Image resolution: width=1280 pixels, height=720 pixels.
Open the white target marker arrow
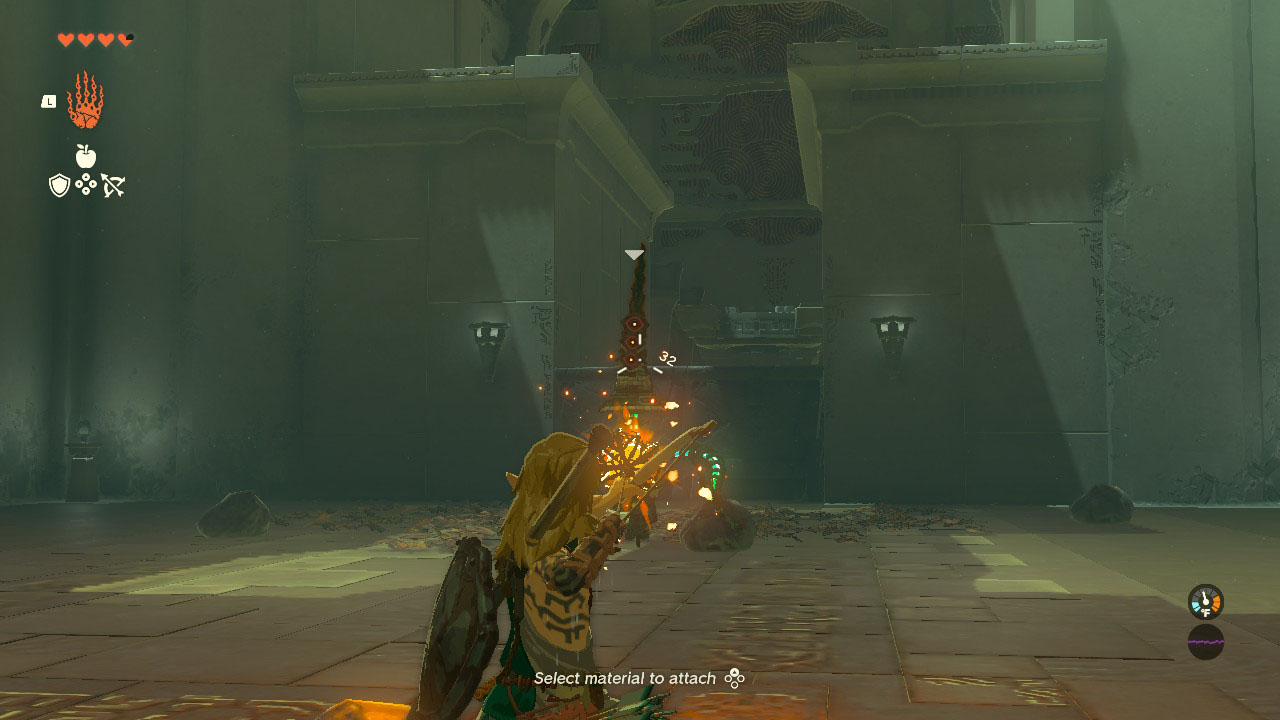pyautogui.click(x=632, y=253)
